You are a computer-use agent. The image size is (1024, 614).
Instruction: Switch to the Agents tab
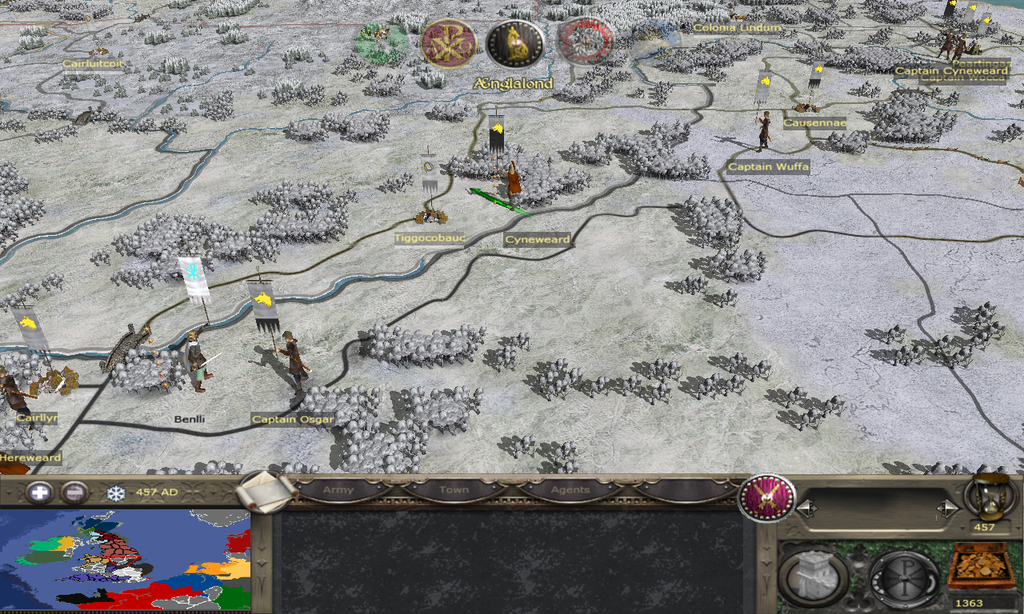567,490
